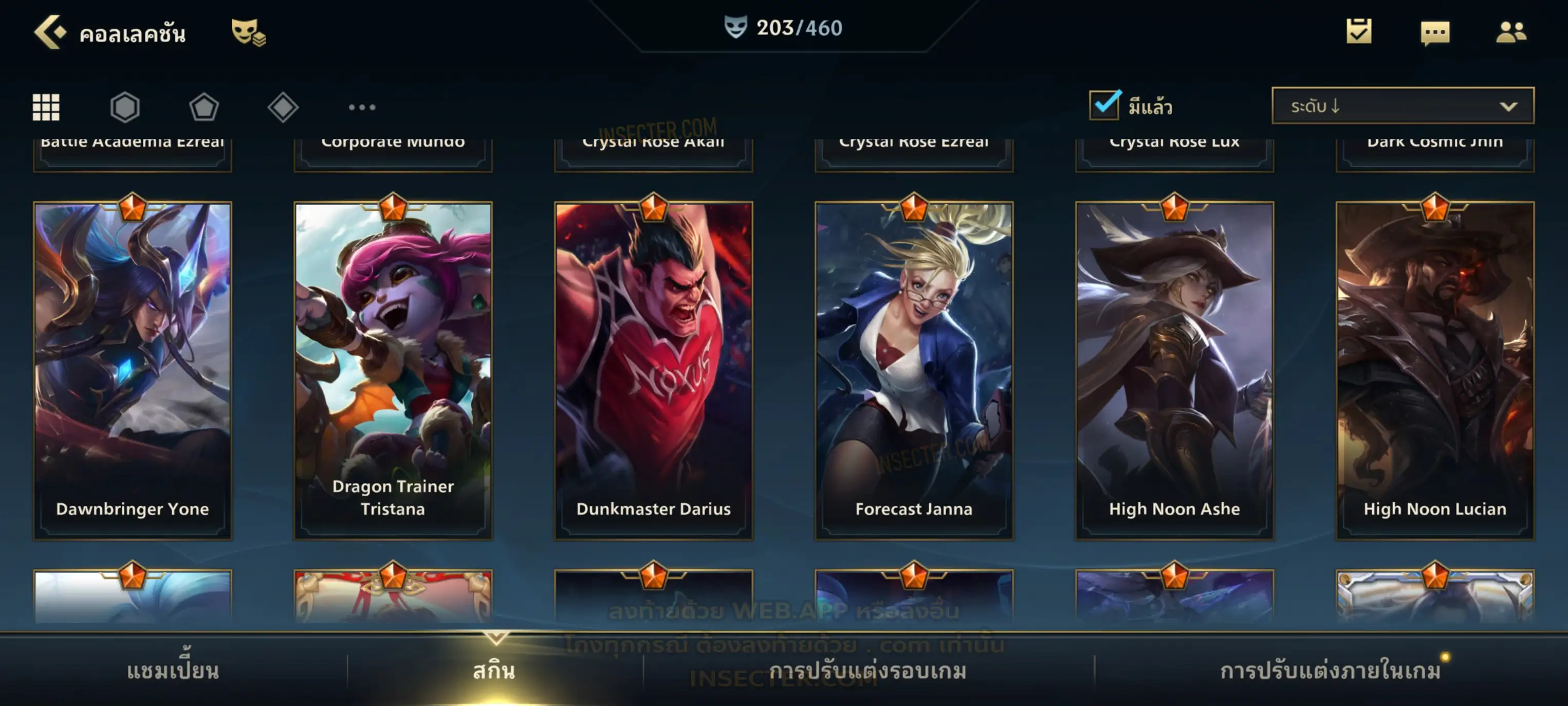1568x706 pixels.
Task: Choose the Dunkmaster Darius skin card
Action: [654, 370]
